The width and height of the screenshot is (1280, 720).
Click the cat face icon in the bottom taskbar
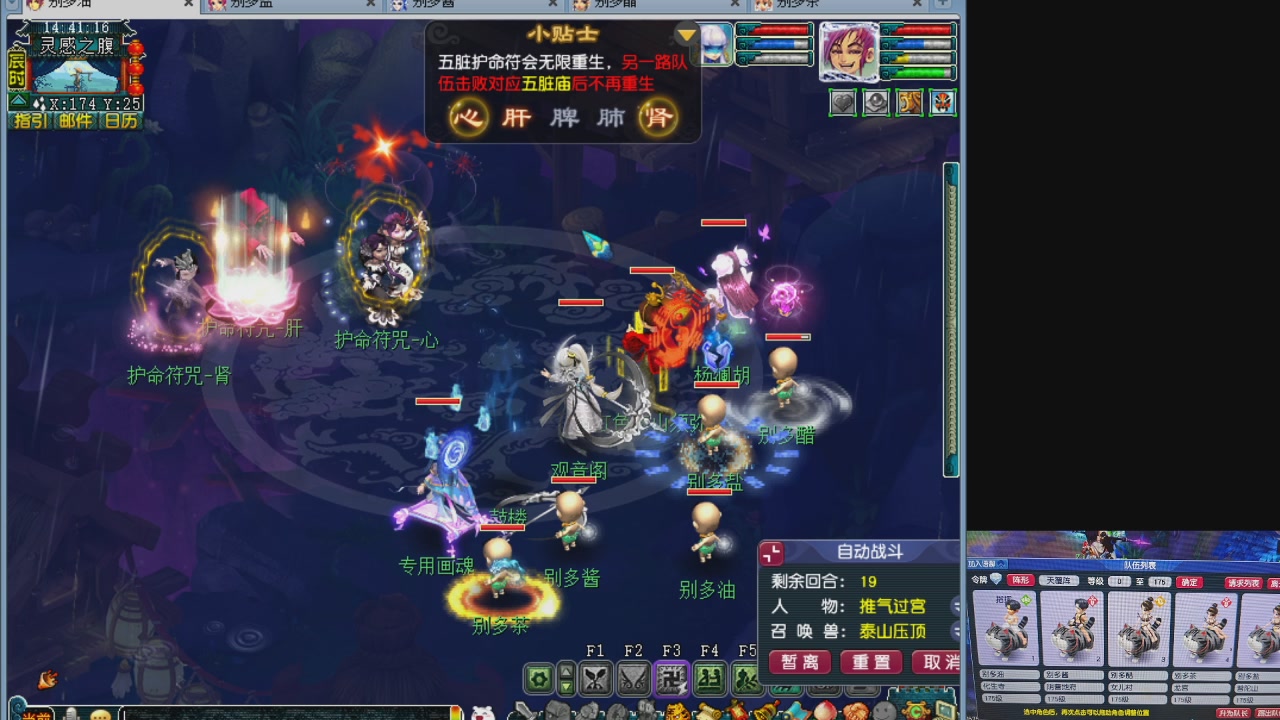click(483, 711)
